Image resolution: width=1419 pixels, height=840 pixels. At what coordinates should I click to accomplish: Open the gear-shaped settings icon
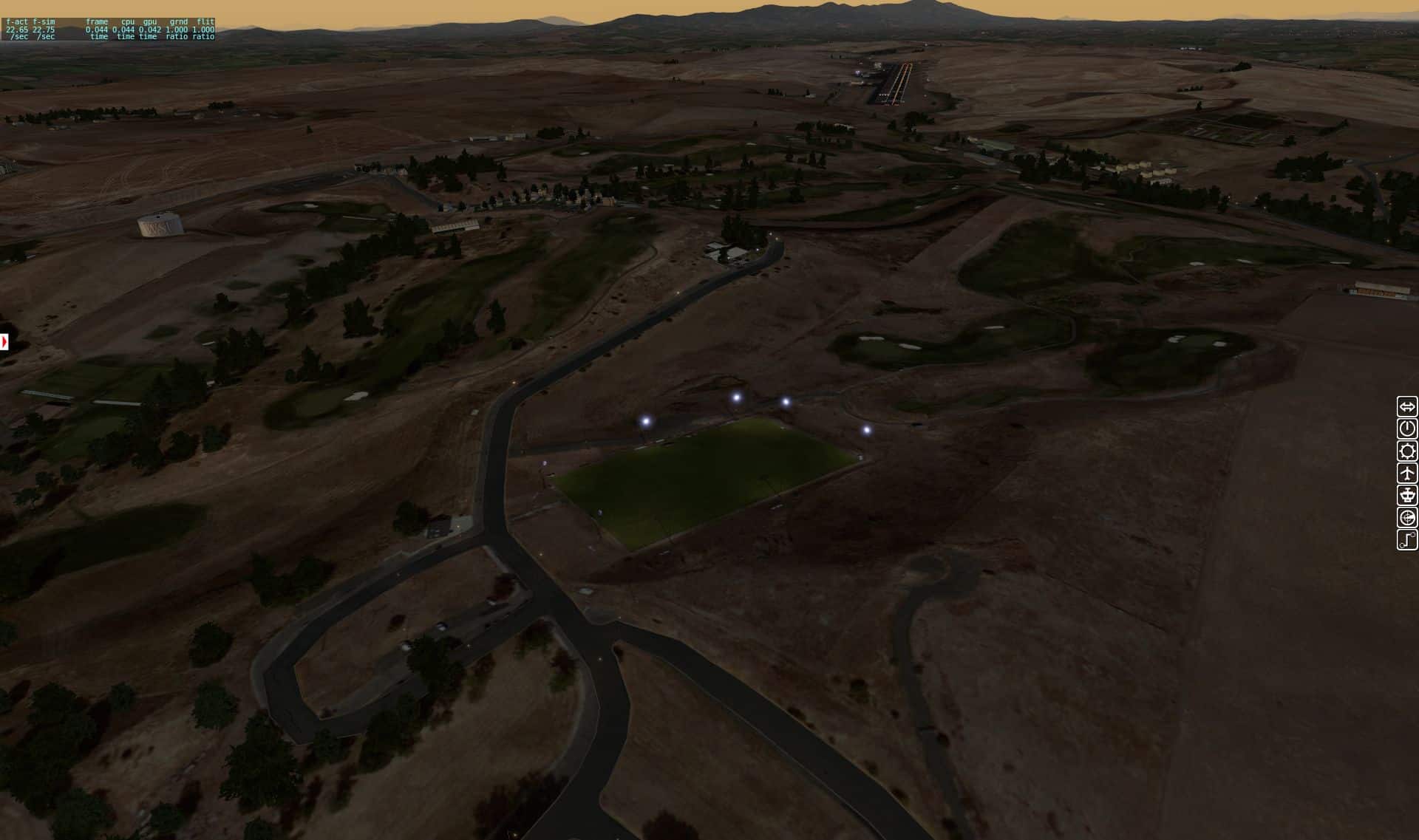(x=1407, y=451)
